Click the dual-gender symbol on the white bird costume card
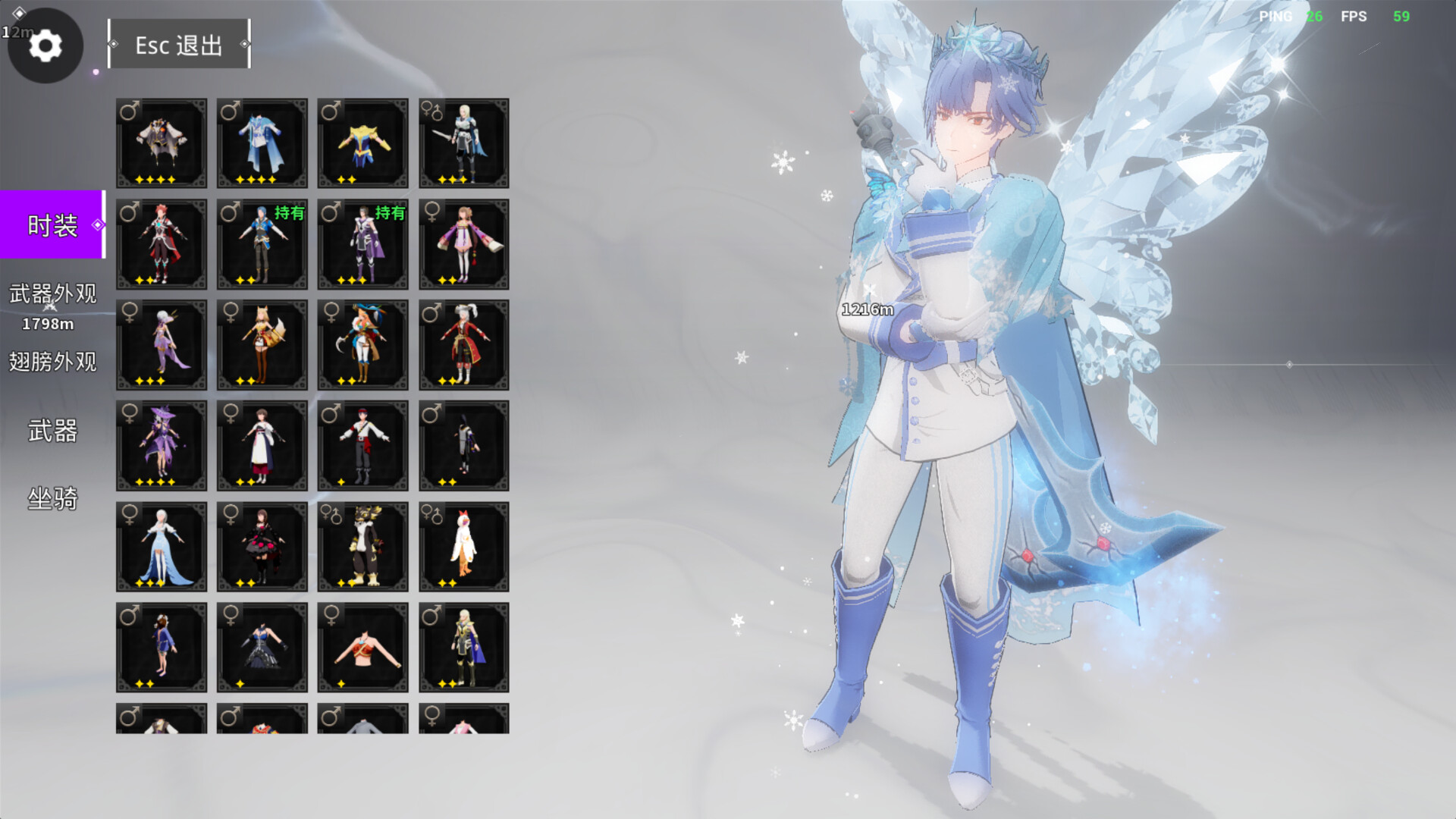 pos(433,513)
